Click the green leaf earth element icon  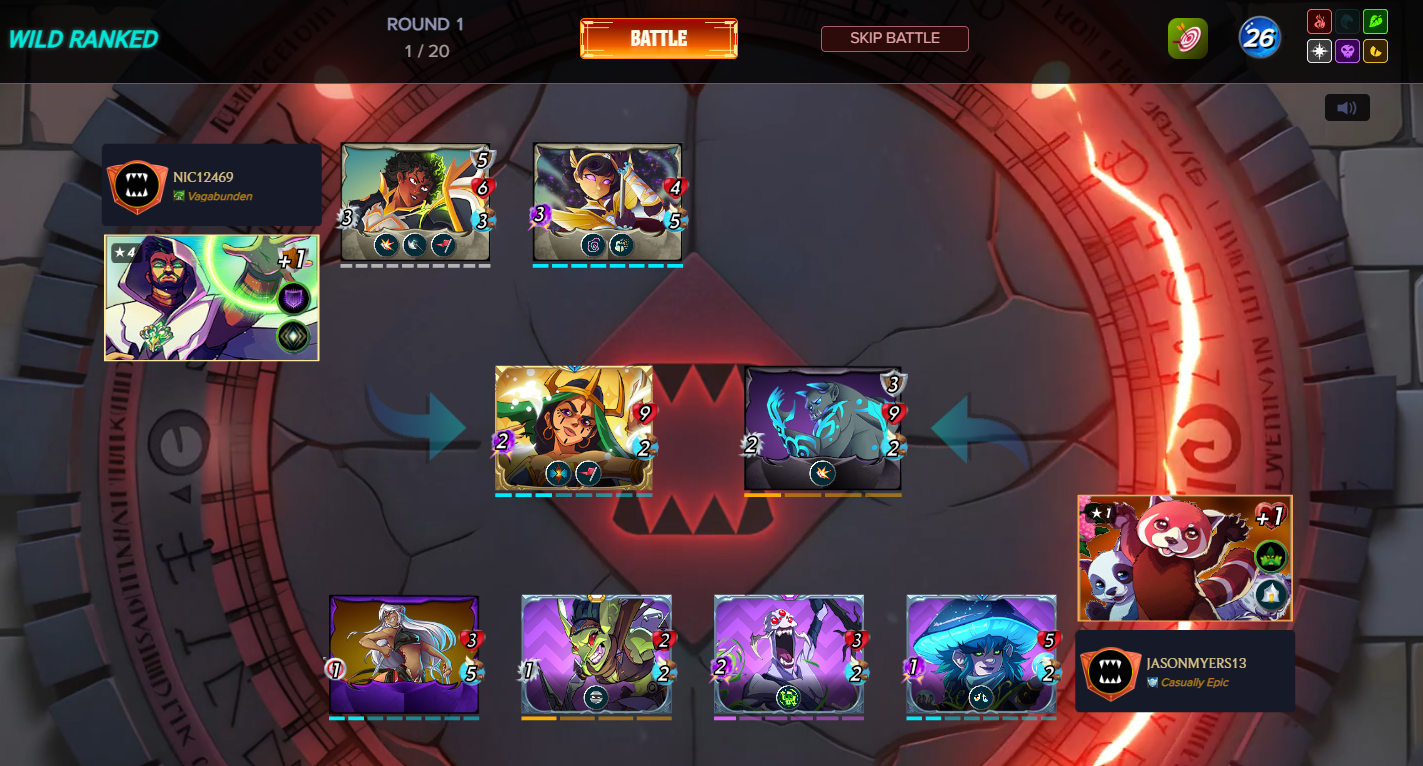(x=1375, y=22)
